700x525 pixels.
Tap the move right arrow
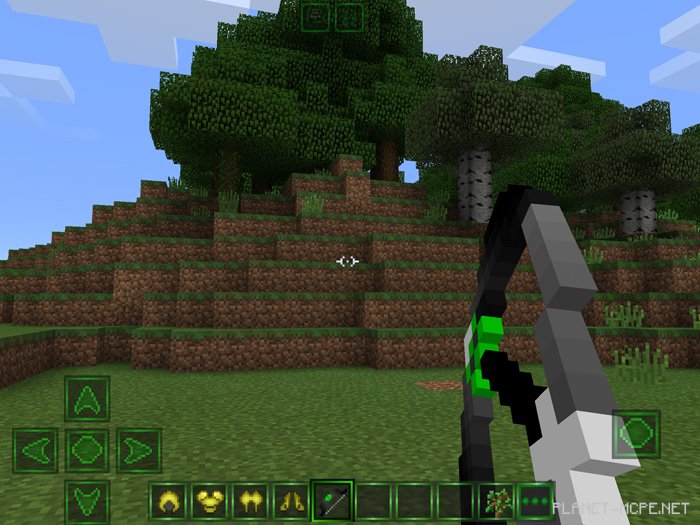coord(138,450)
